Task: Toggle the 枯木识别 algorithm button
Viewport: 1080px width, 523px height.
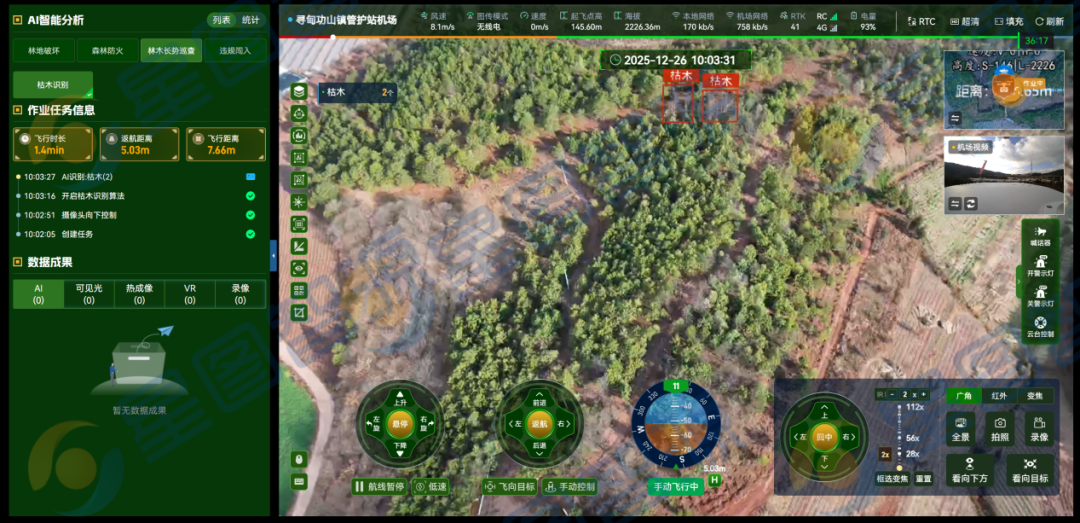Action: point(53,85)
